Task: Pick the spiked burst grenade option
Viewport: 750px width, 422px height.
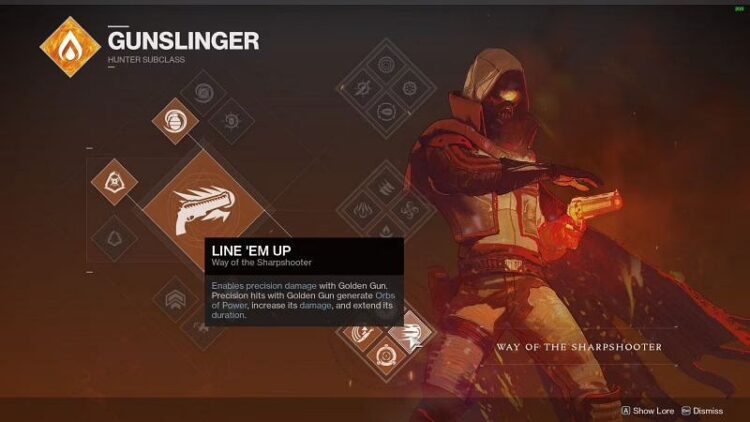Action: (232, 121)
